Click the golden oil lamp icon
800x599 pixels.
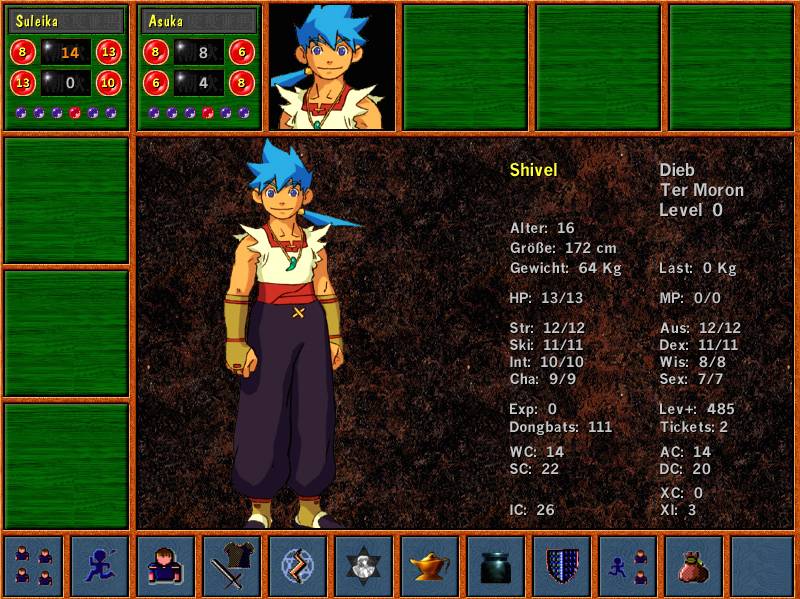tap(430, 566)
